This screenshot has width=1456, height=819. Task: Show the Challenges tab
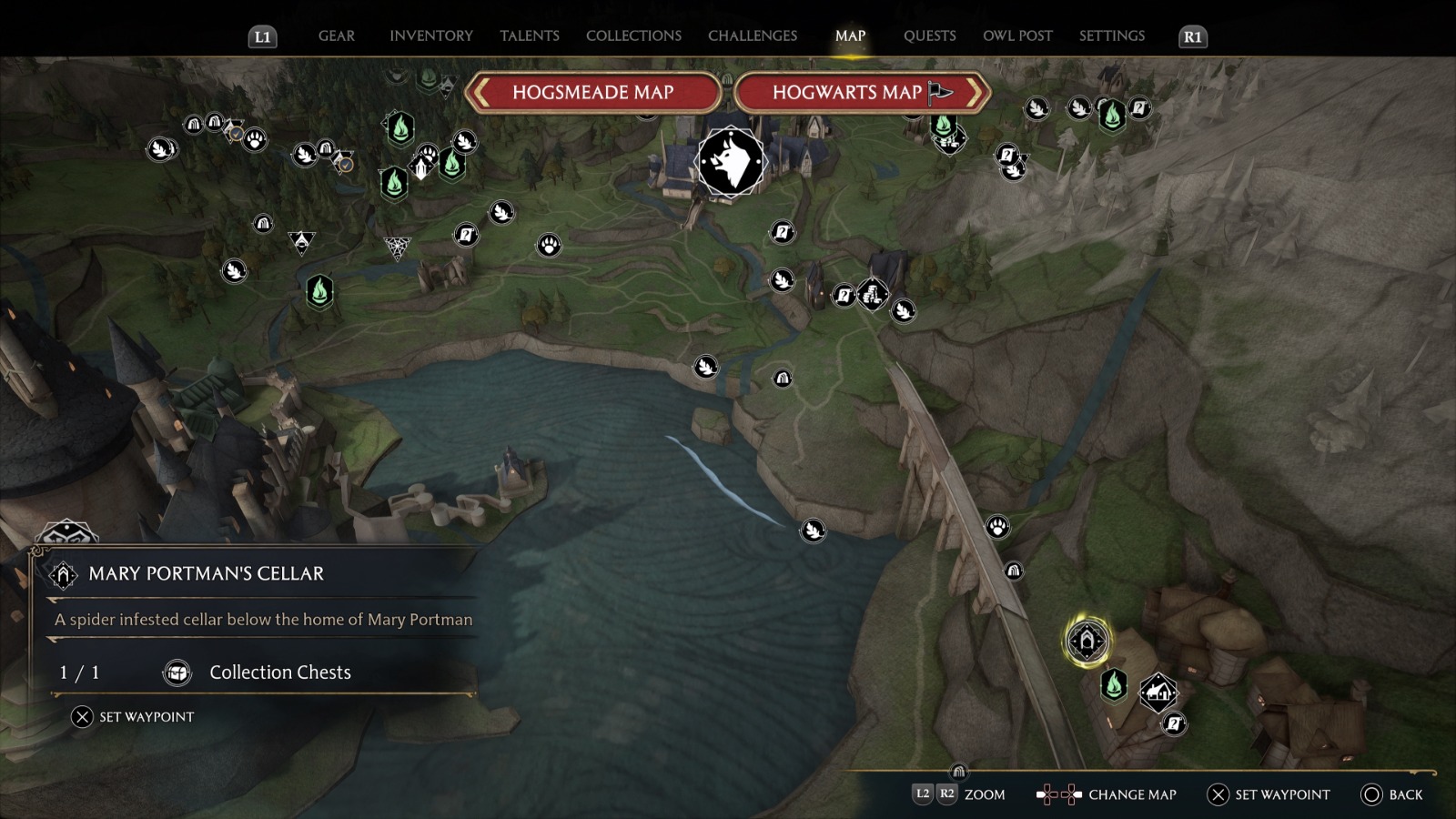point(752,36)
